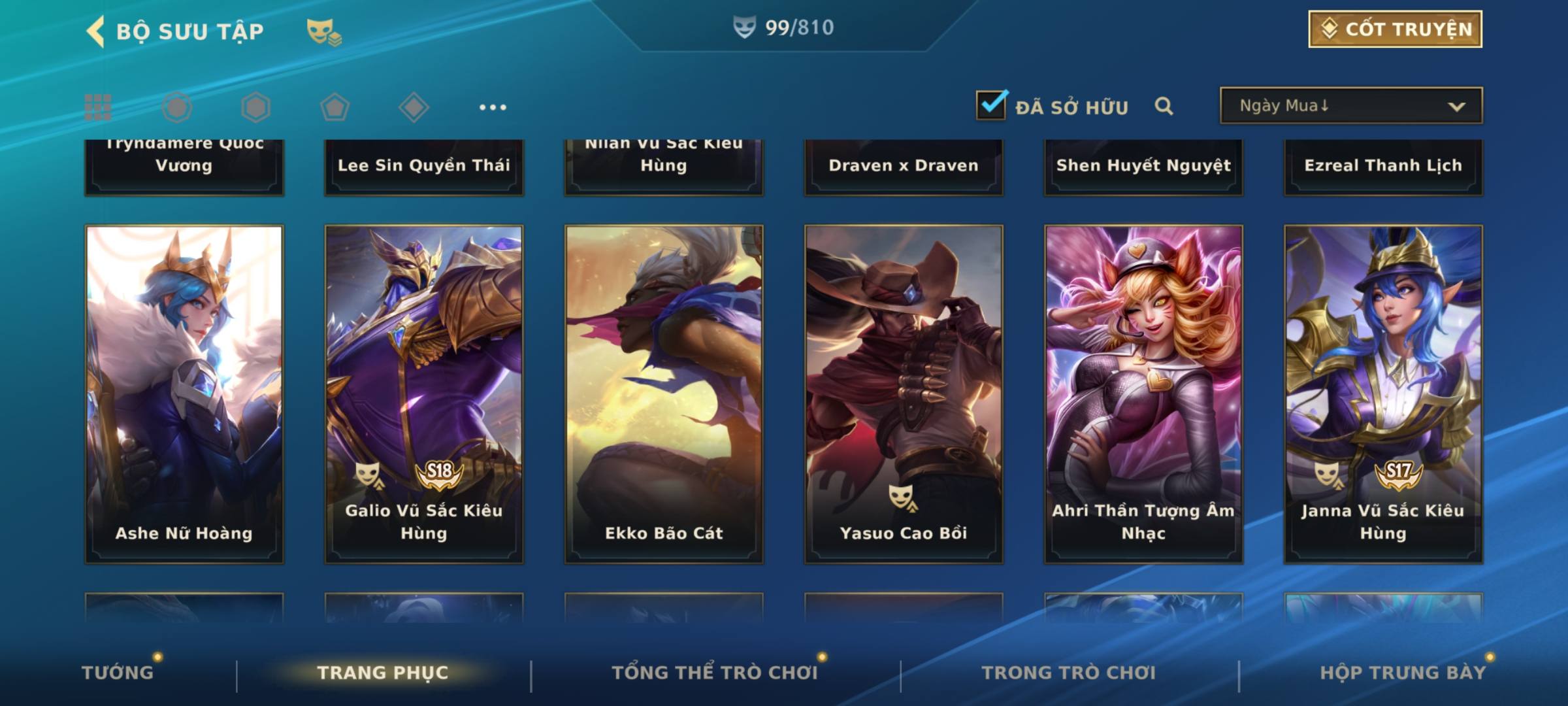Go to the Hộp Trưng Bày tab
Viewport: 1568px width, 706px height.
click(x=1403, y=672)
